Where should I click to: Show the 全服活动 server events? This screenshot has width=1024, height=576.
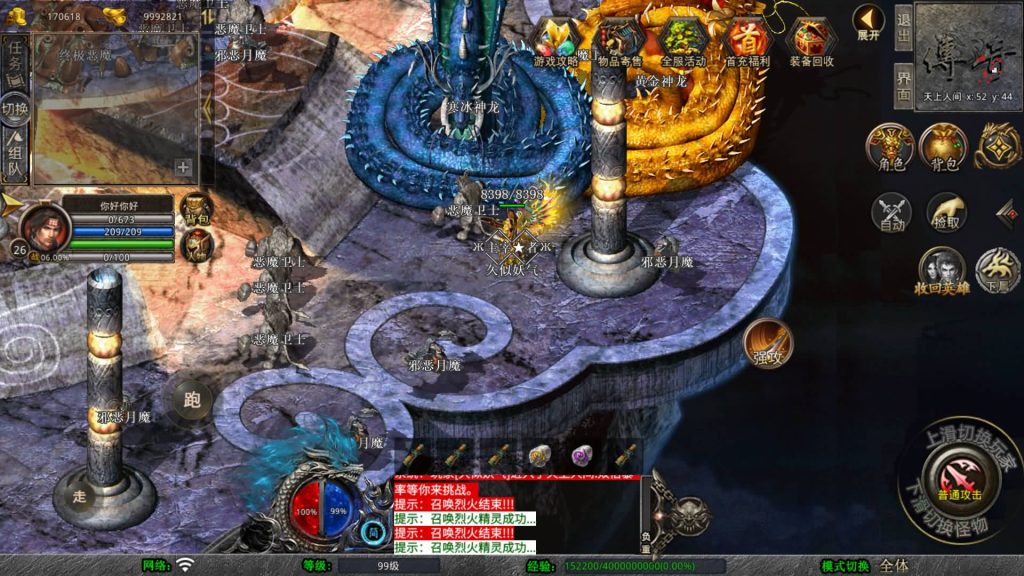pos(684,42)
